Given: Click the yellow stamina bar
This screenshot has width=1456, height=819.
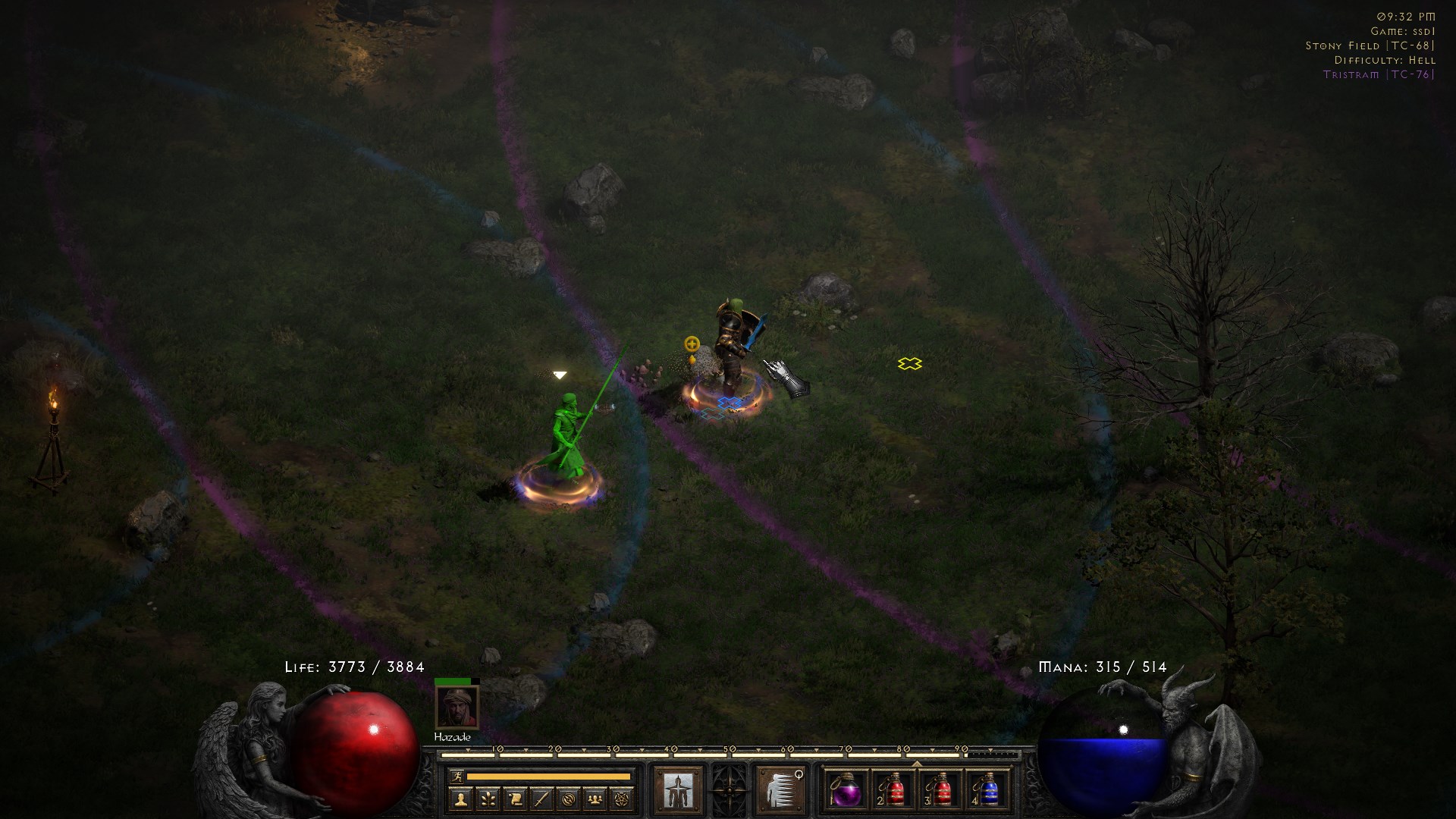Looking at the screenshot, I should pyautogui.click(x=548, y=776).
